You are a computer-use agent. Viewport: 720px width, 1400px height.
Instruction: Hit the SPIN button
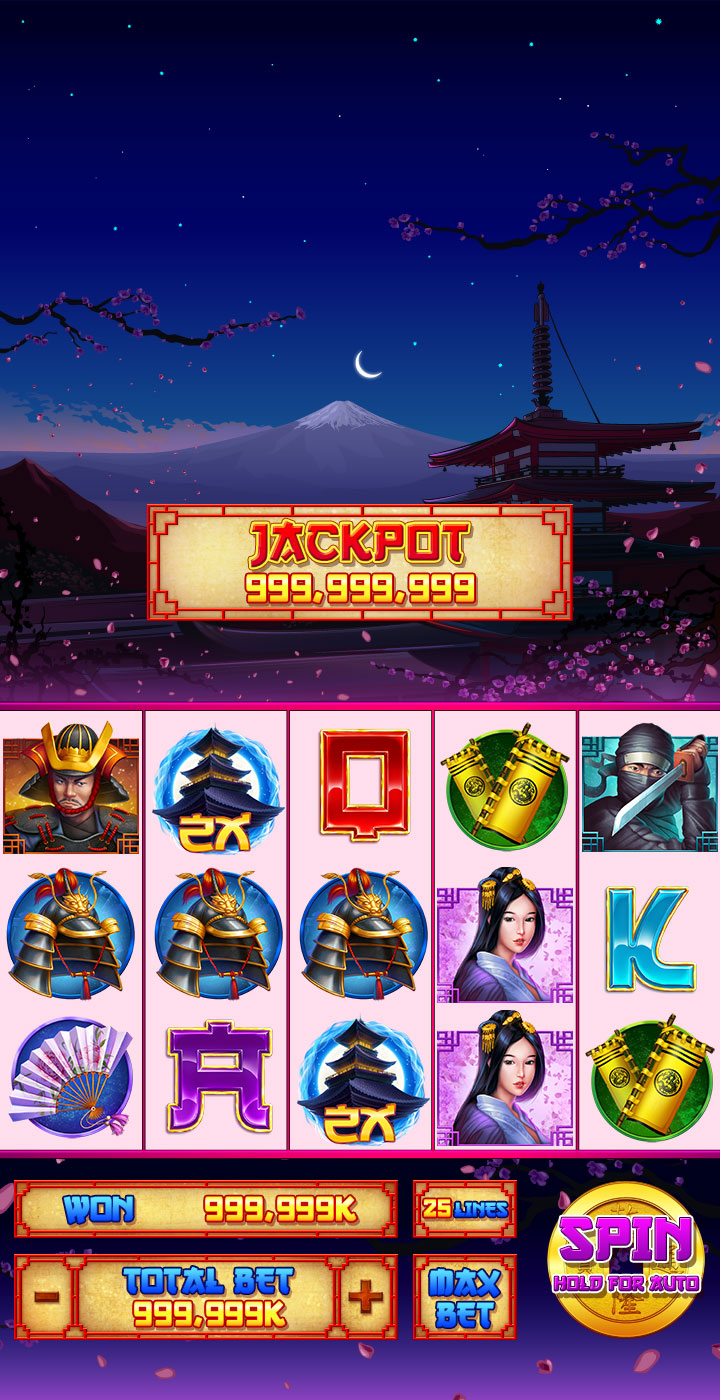[626, 1258]
